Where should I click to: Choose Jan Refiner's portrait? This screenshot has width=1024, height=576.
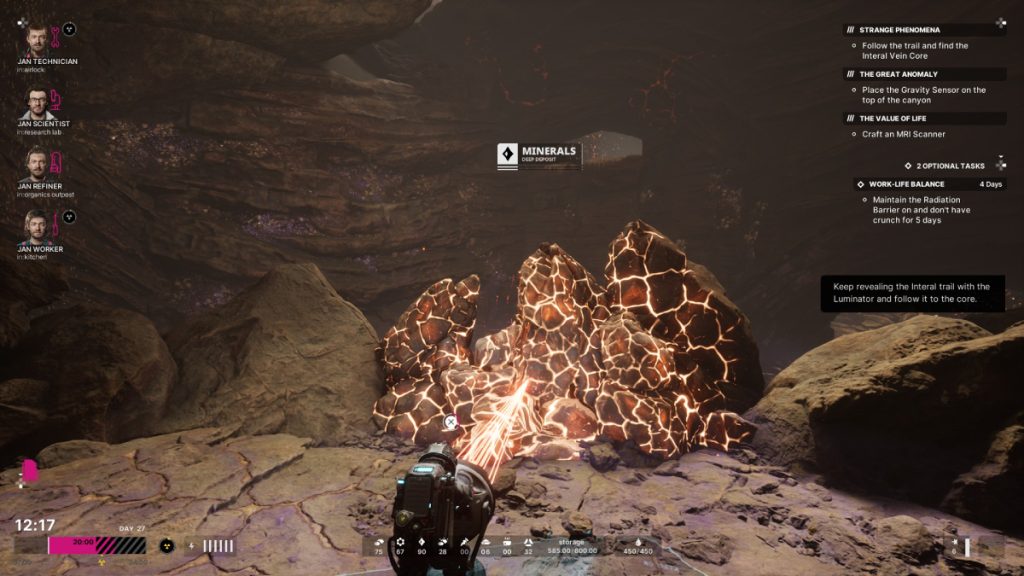[x=36, y=164]
